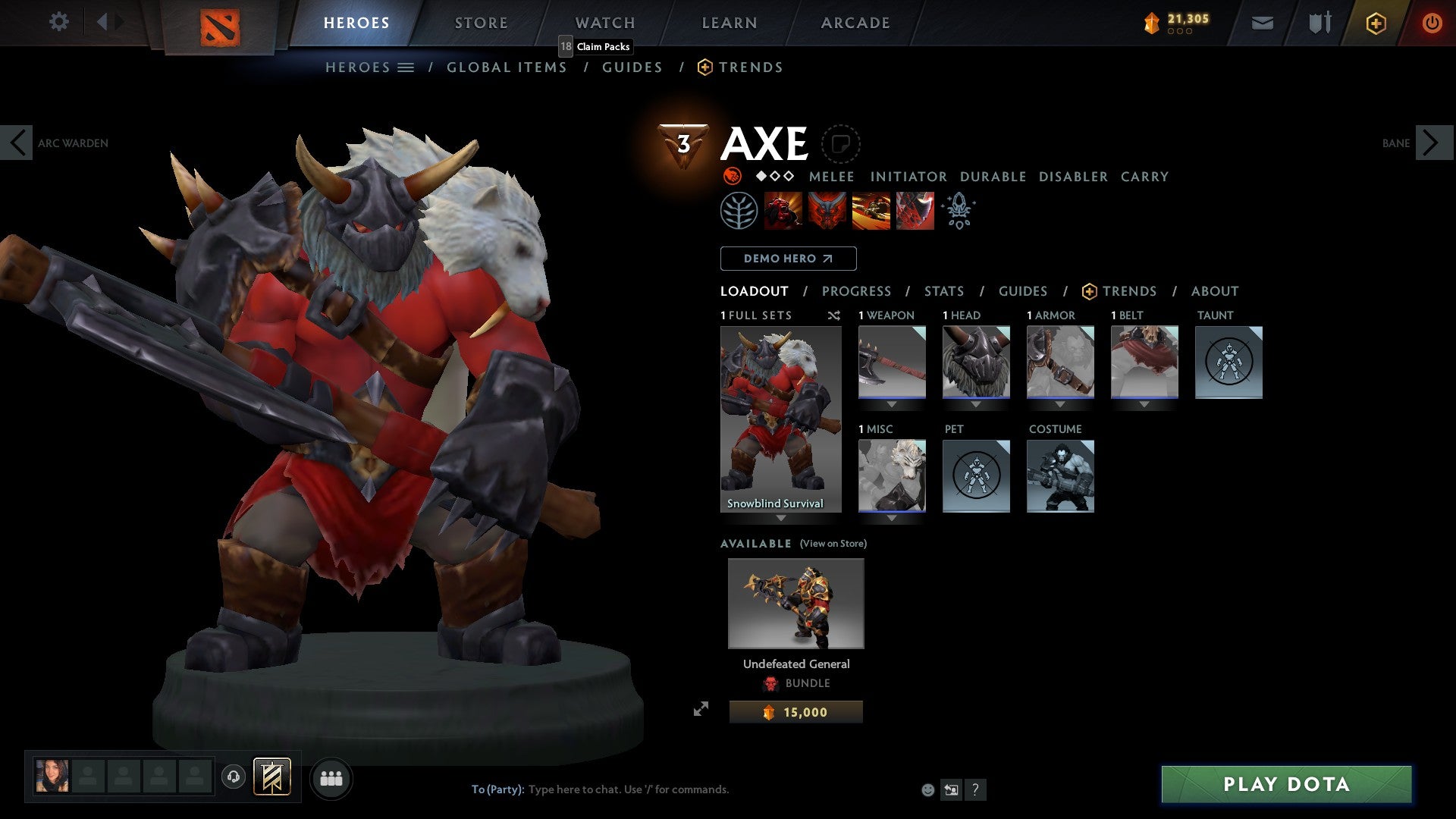Open the View on Store link
Viewport: 1456px width, 819px height.
click(832, 544)
